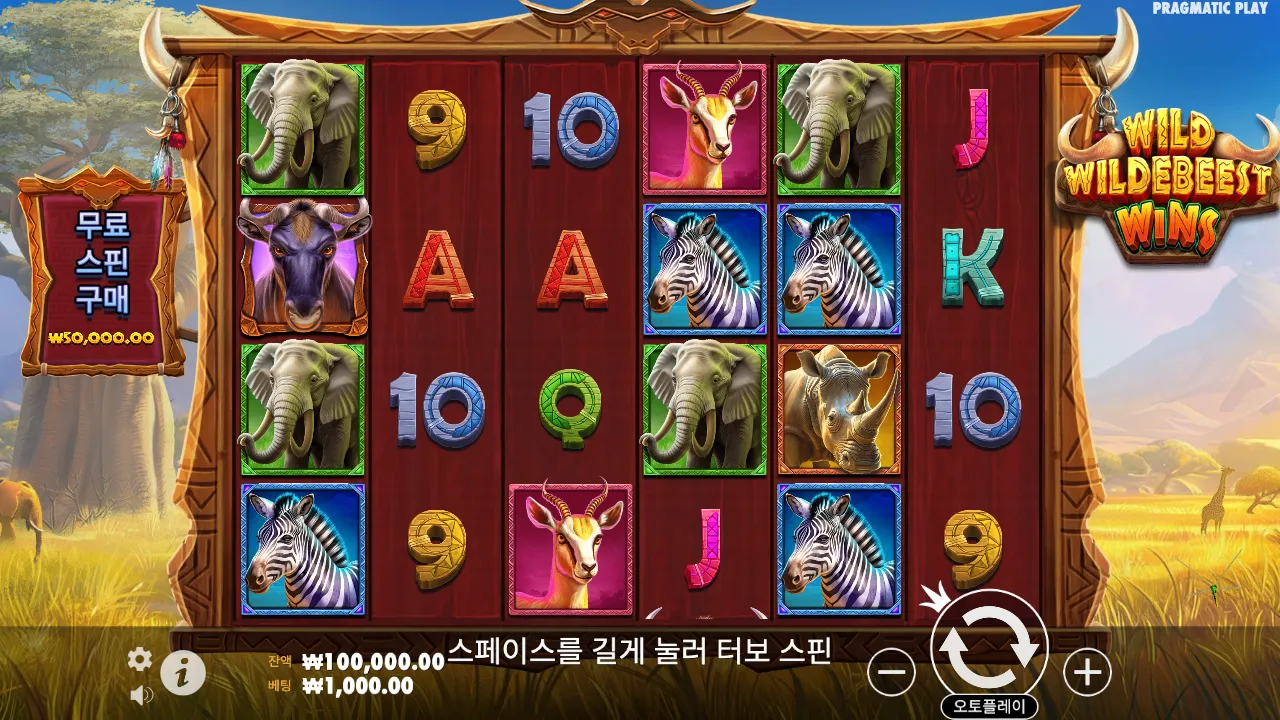The image size is (1280, 720).
Task: Select the rhino symbol on reel five
Action: coord(836,405)
